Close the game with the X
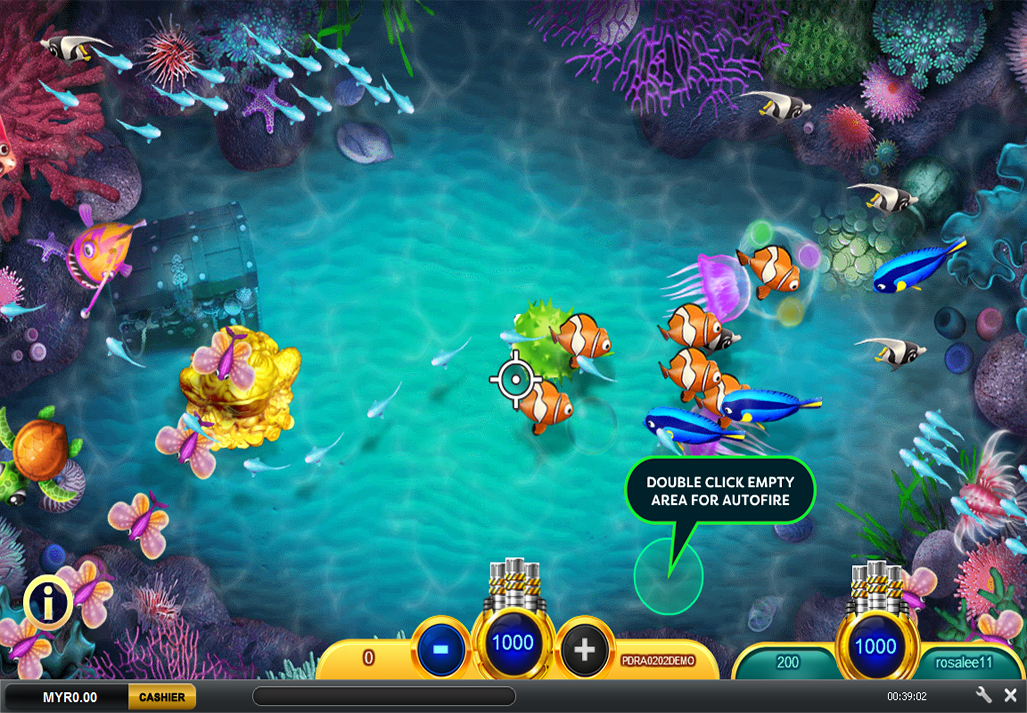 click(x=1010, y=695)
